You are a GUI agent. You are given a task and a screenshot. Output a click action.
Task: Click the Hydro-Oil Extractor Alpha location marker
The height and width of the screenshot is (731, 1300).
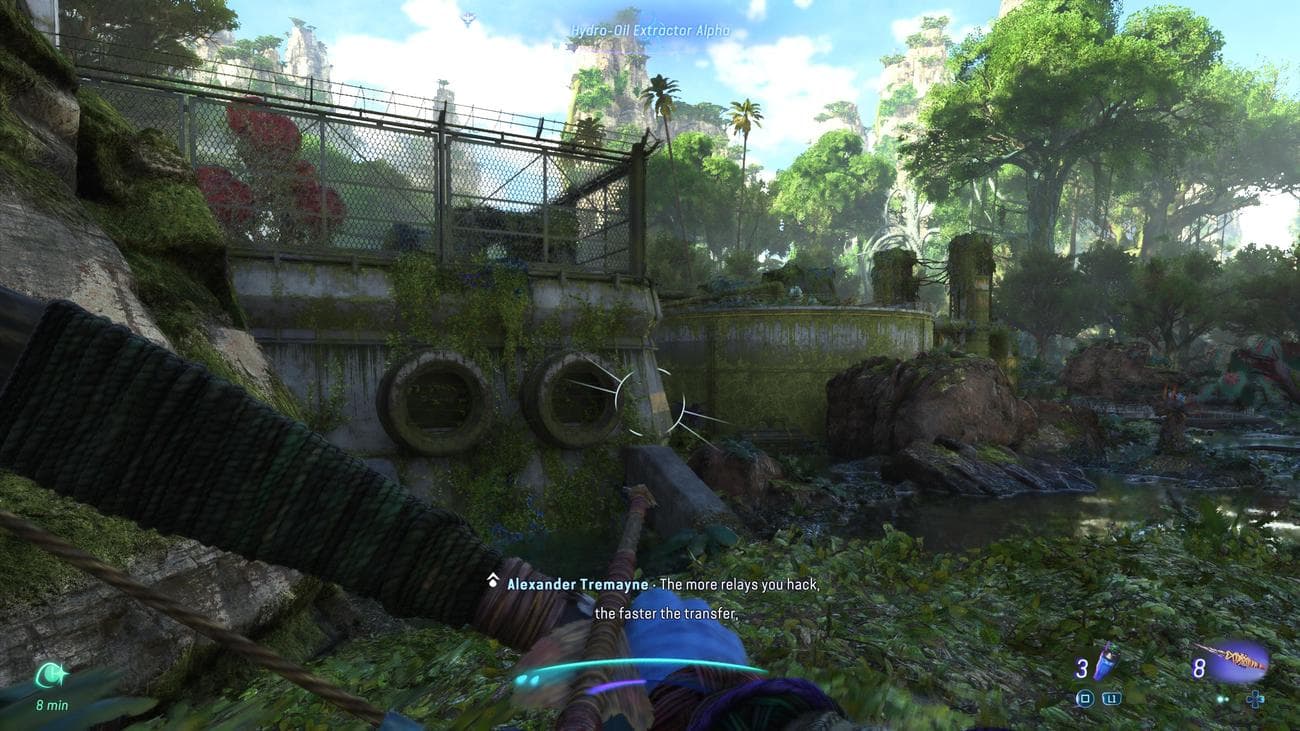pyautogui.click(x=650, y=31)
